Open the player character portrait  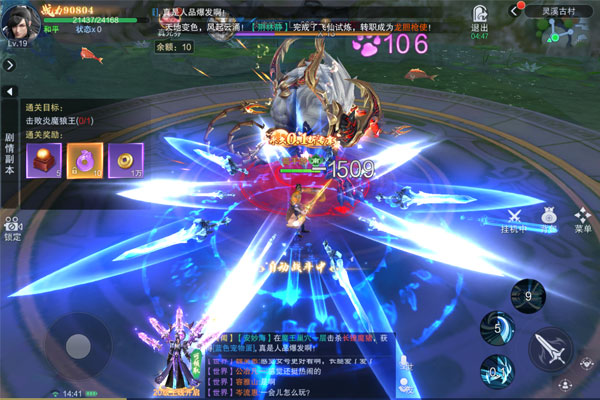pyautogui.click(x=22, y=17)
